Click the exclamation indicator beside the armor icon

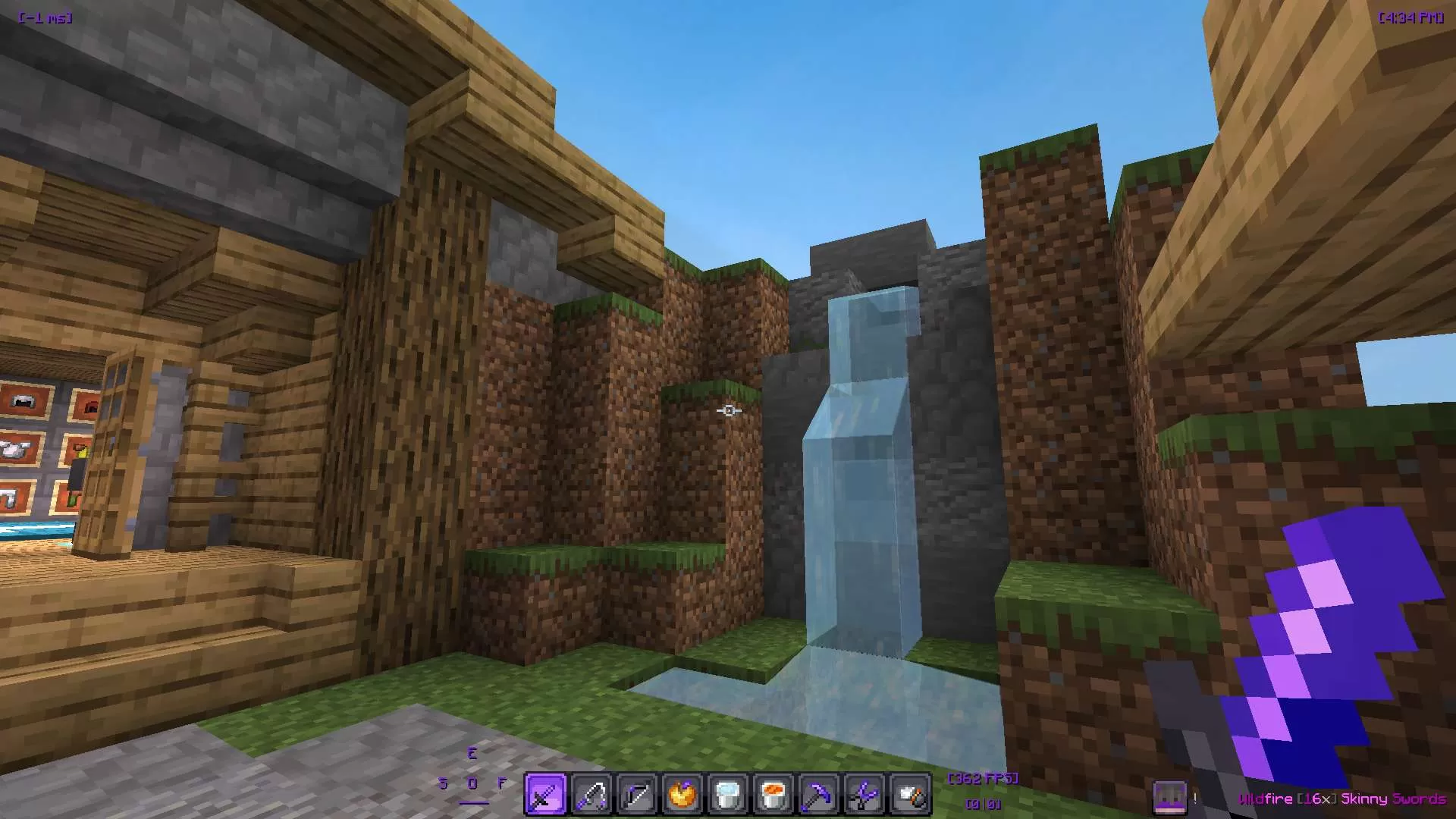[x=1195, y=796]
